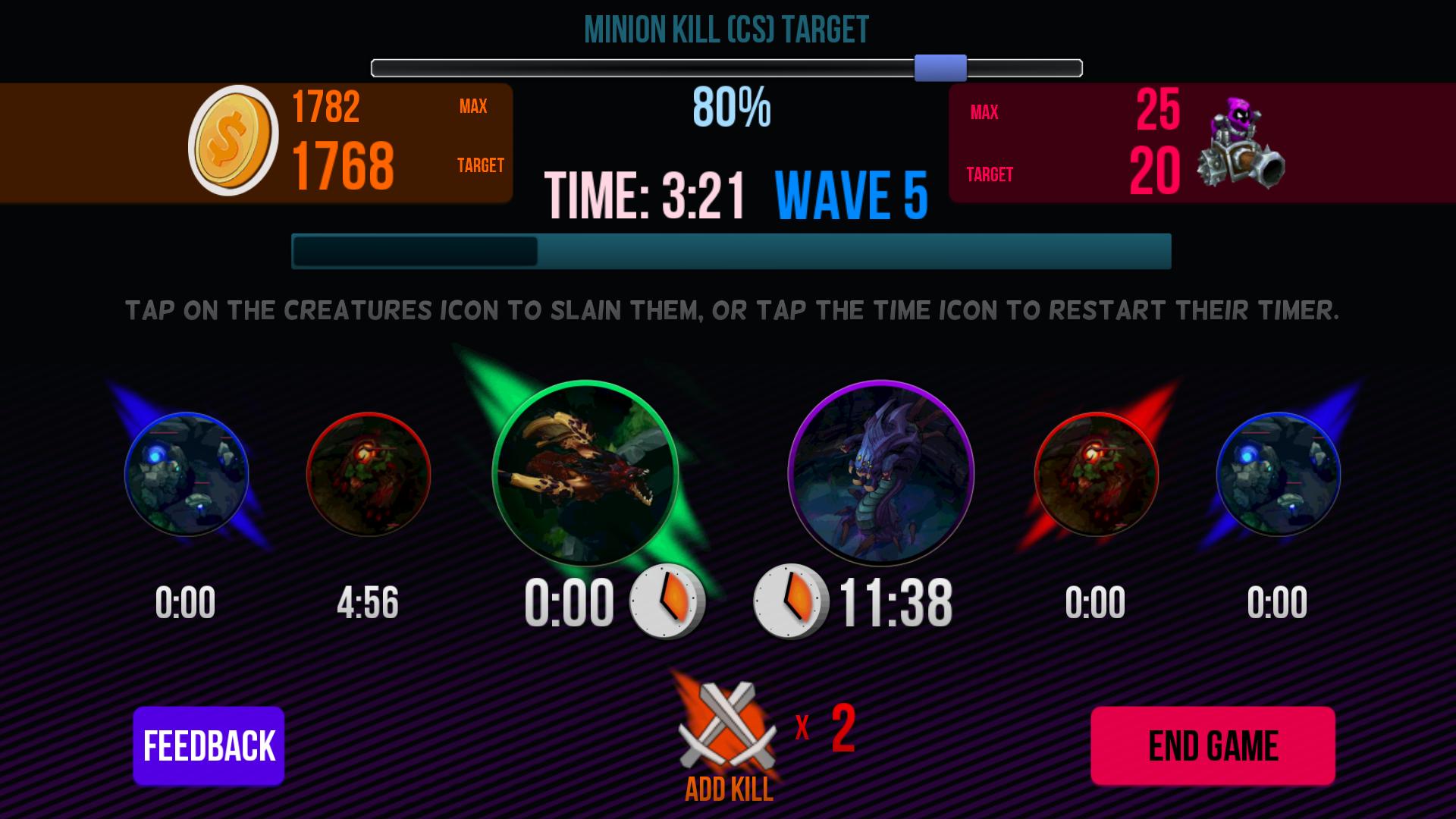The width and height of the screenshot is (1456, 819).
Task: Slay the Dragon creature icon
Action: [585, 473]
